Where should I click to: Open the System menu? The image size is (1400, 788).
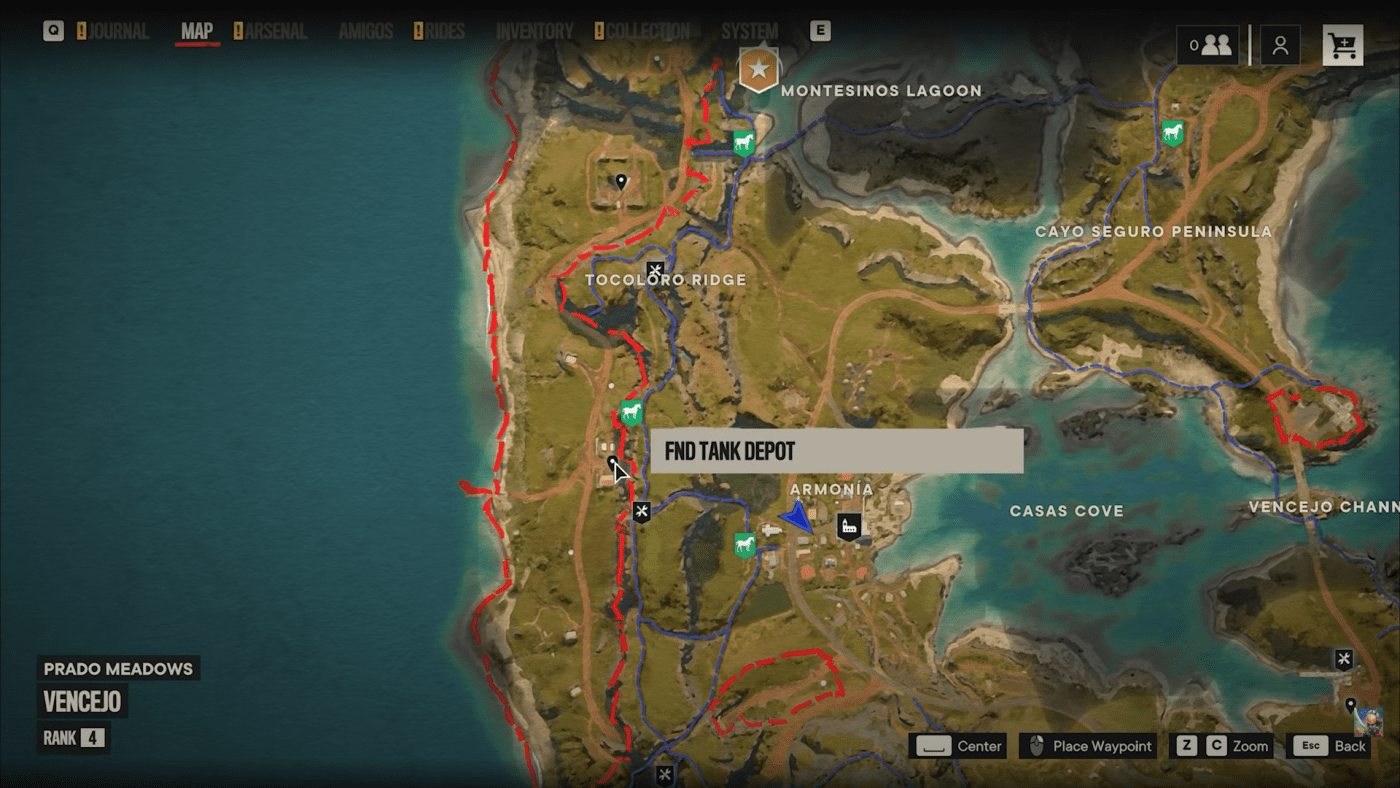point(748,31)
